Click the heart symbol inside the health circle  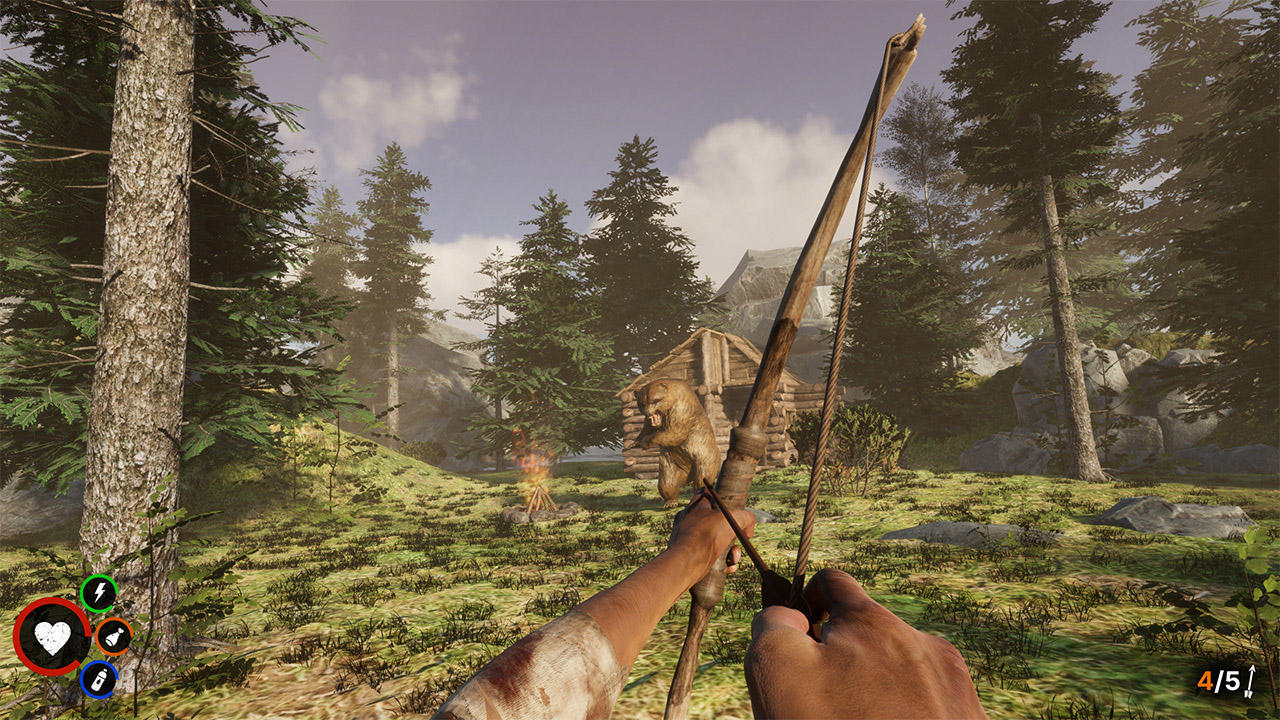pyautogui.click(x=52, y=636)
